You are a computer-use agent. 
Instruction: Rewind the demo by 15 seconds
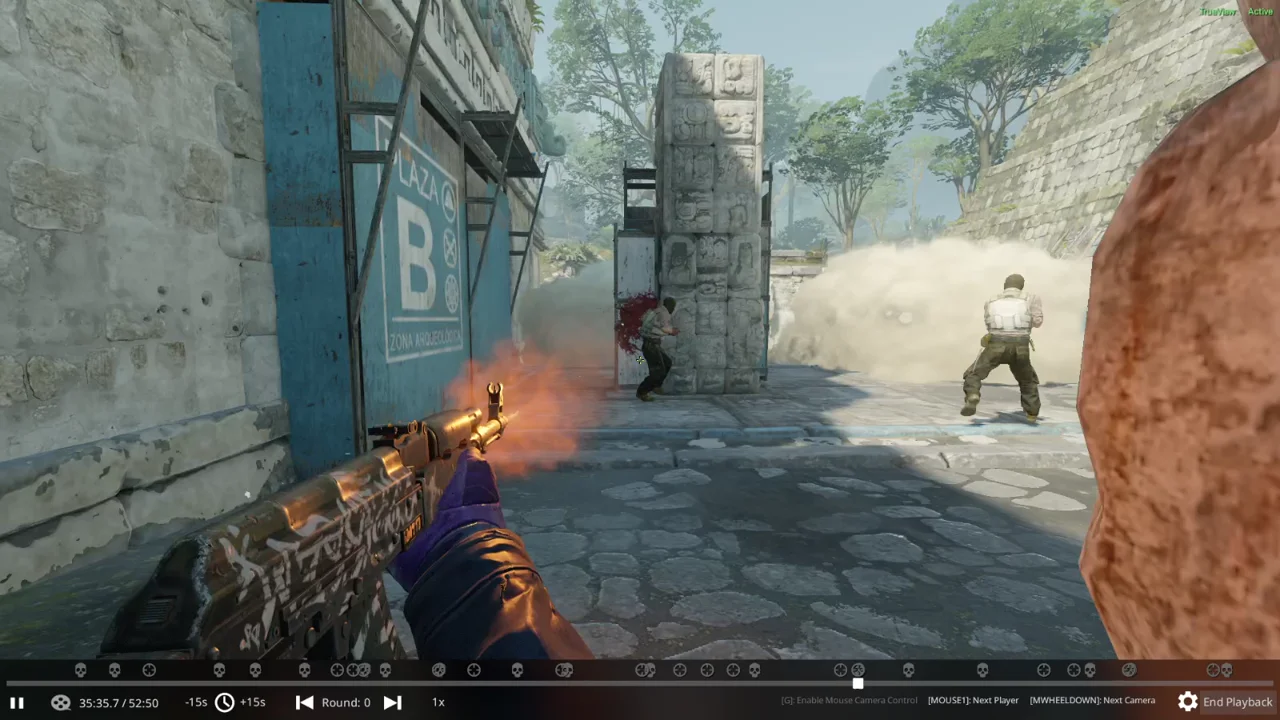point(196,702)
